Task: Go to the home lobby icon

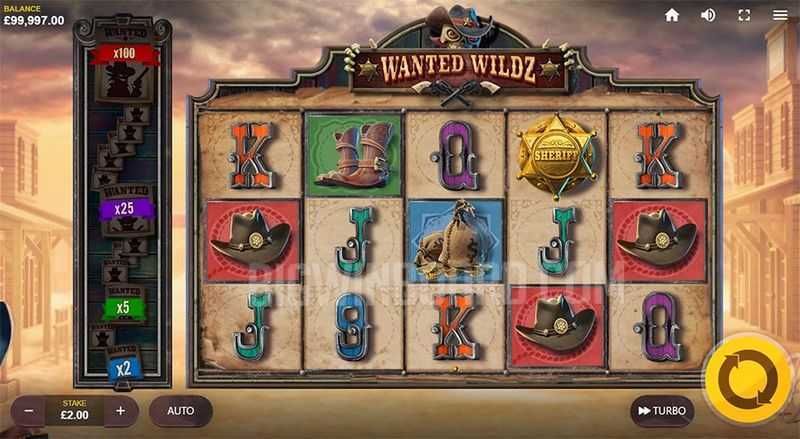Action: (x=672, y=15)
